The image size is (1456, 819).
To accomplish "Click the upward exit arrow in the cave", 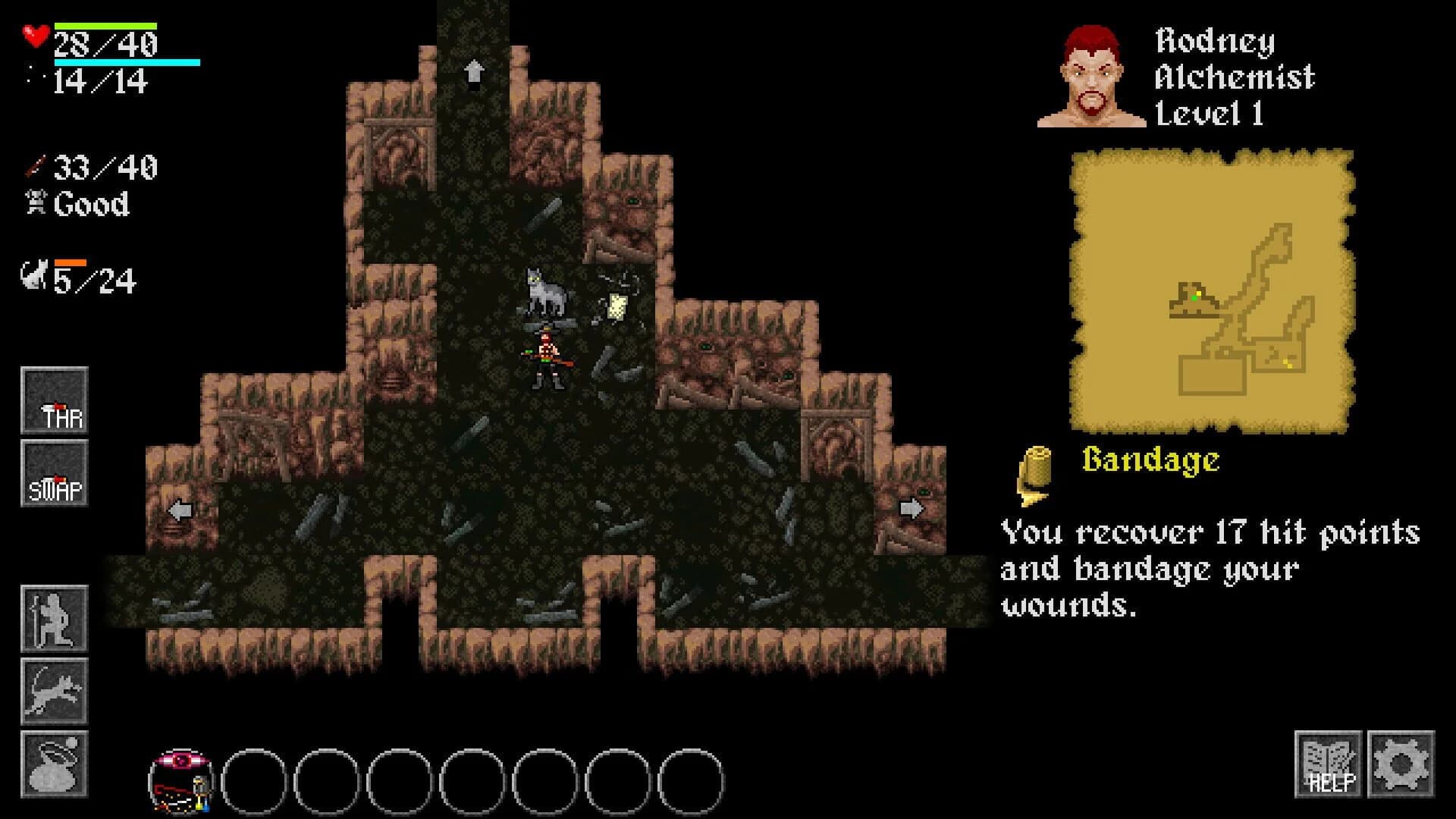I will tap(475, 72).
